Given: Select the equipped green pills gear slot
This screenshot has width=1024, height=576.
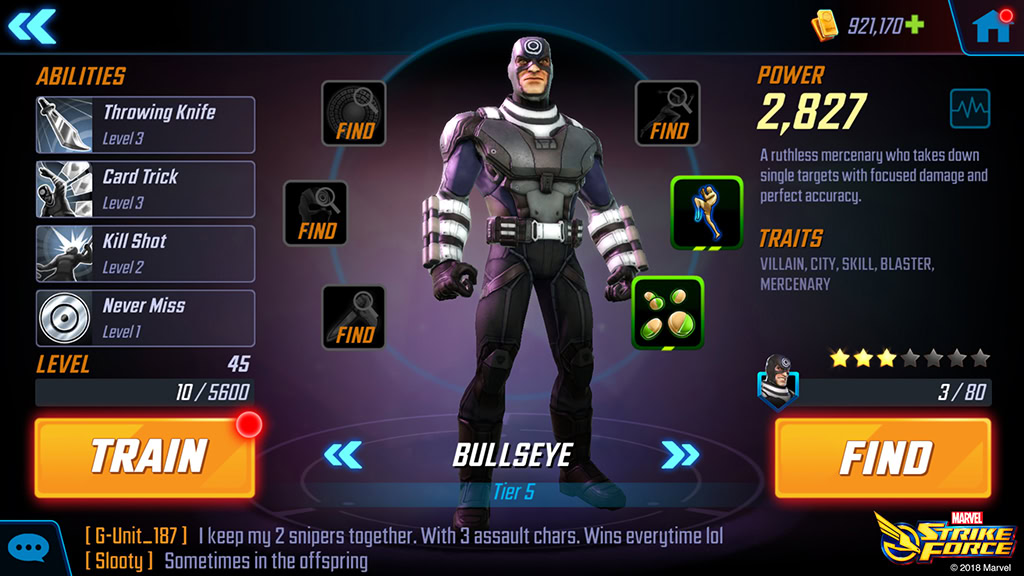Looking at the screenshot, I should point(668,313).
